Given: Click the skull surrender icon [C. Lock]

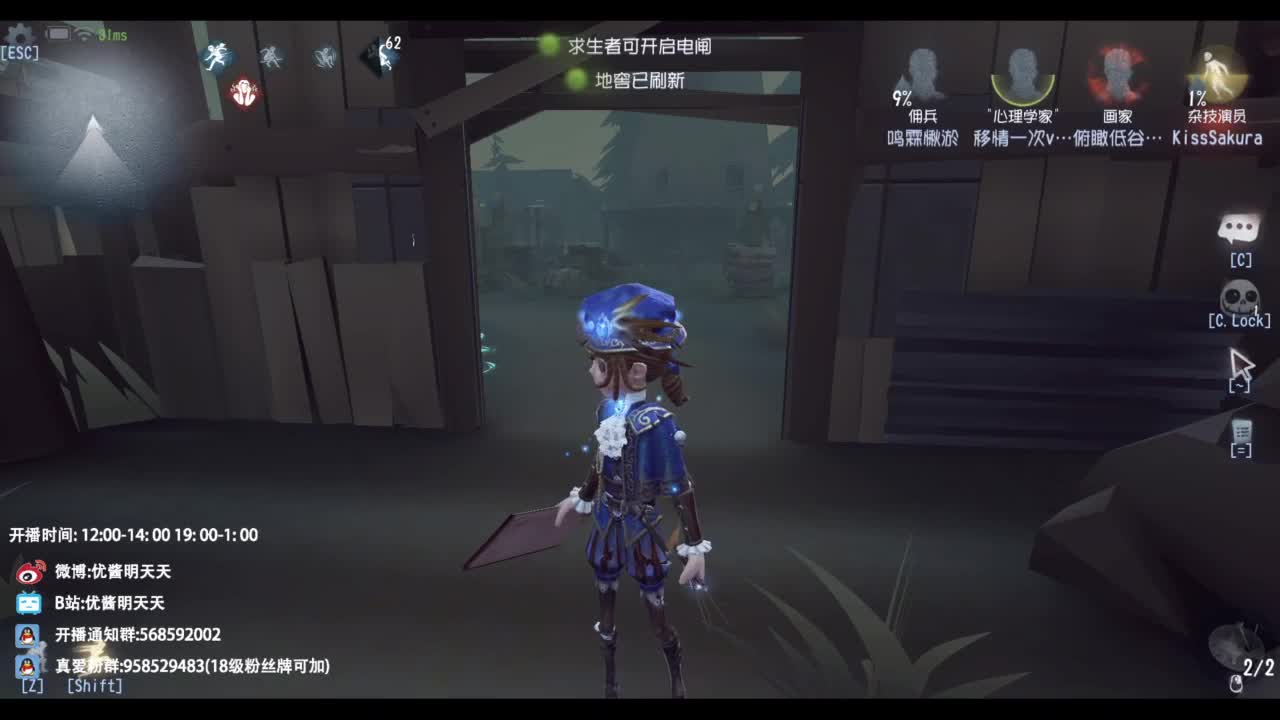Looking at the screenshot, I should click(1238, 298).
